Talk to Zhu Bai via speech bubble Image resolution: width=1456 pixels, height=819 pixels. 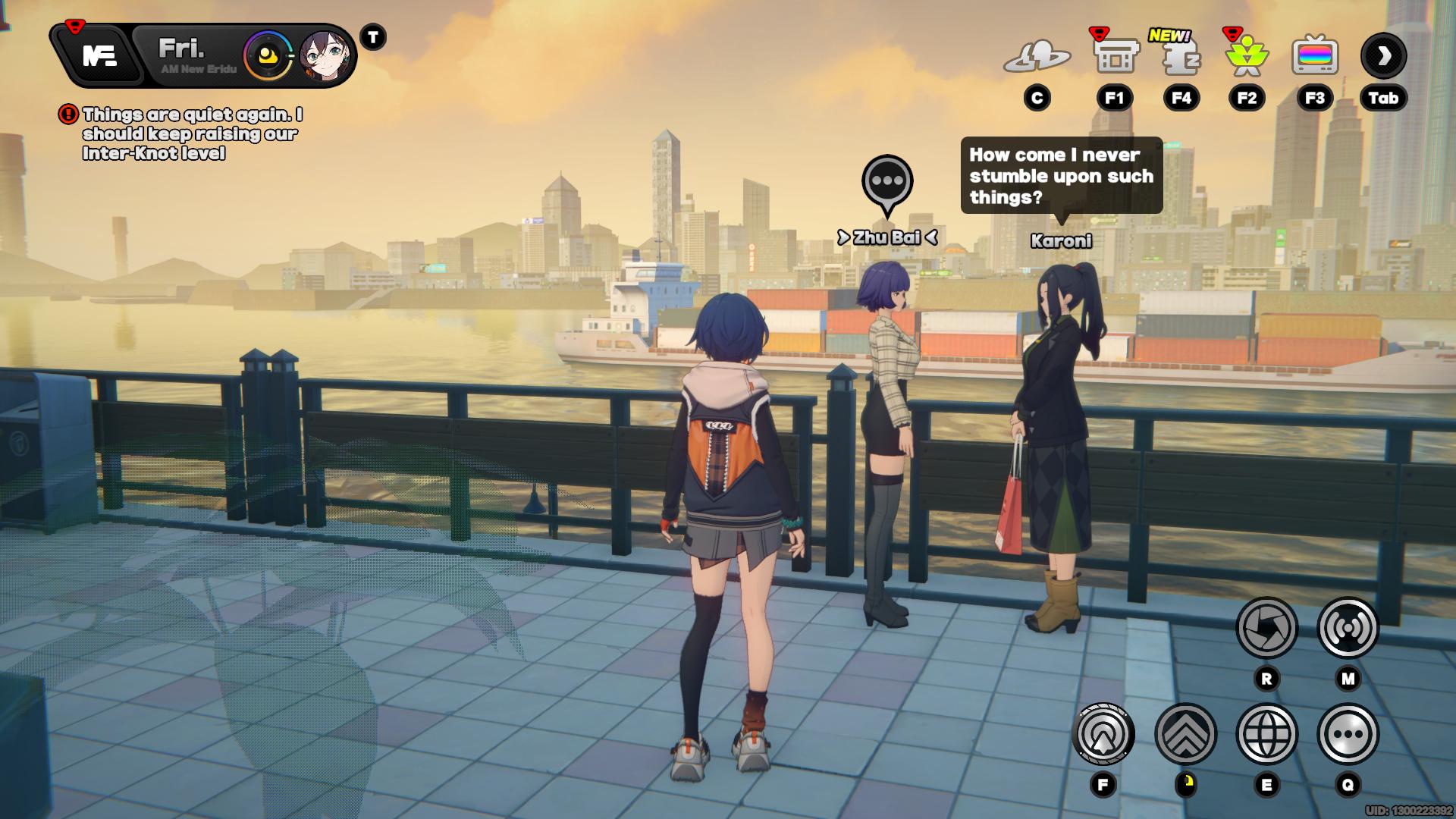tap(887, 182)
